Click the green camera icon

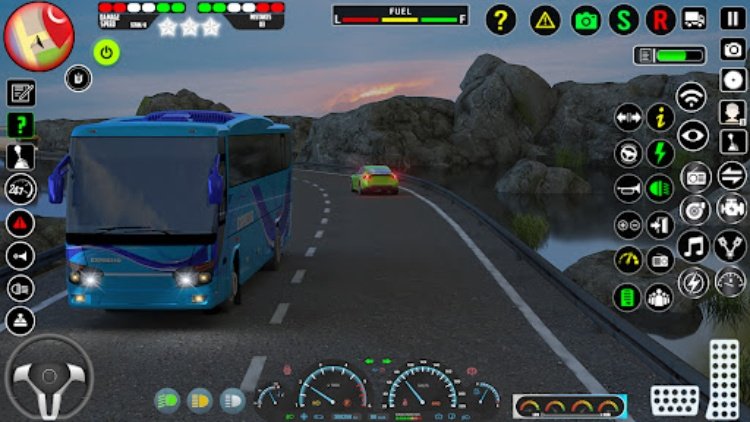coord(586,20)
